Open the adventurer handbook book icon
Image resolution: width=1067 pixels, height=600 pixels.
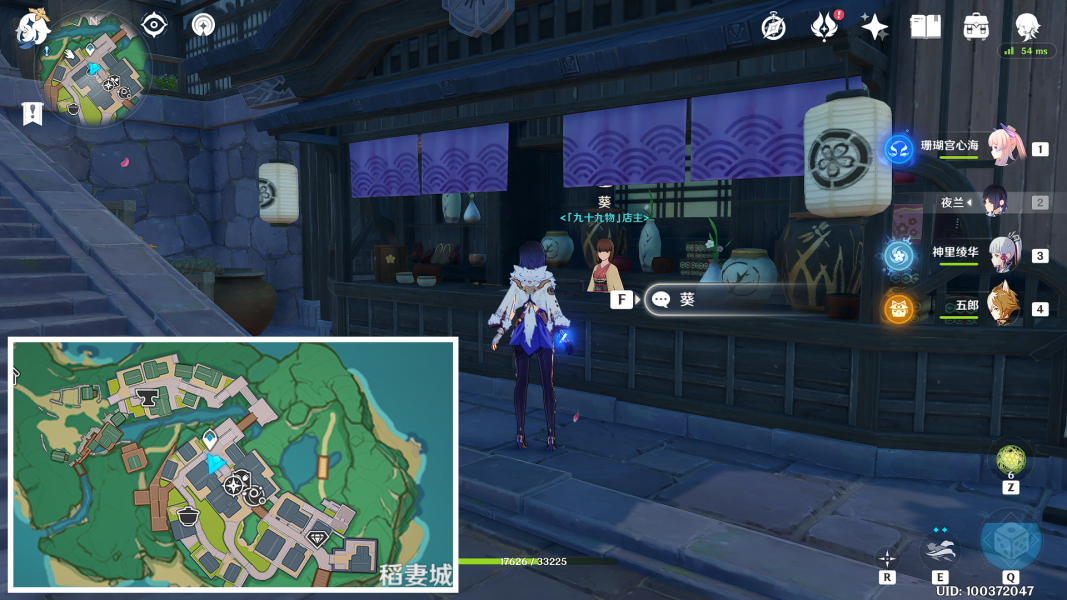tap(925, 27)
